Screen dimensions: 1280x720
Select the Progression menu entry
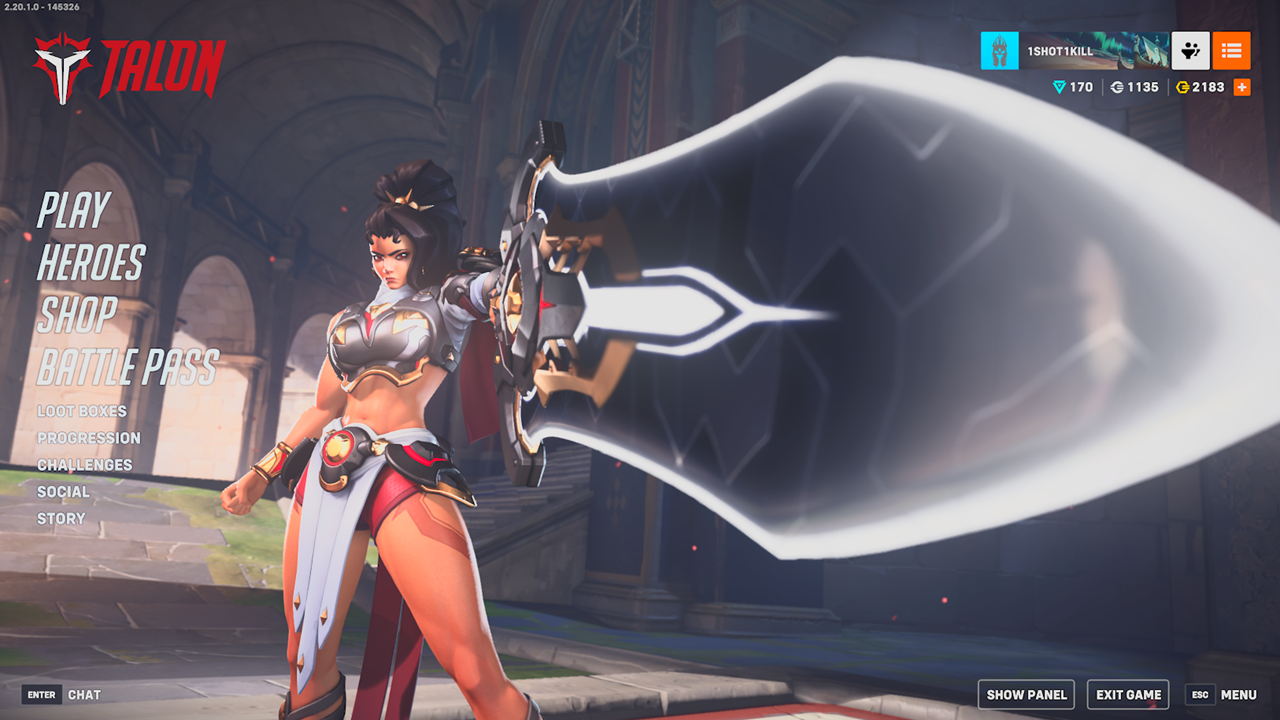pyautogui.click(x=89, y=438)
